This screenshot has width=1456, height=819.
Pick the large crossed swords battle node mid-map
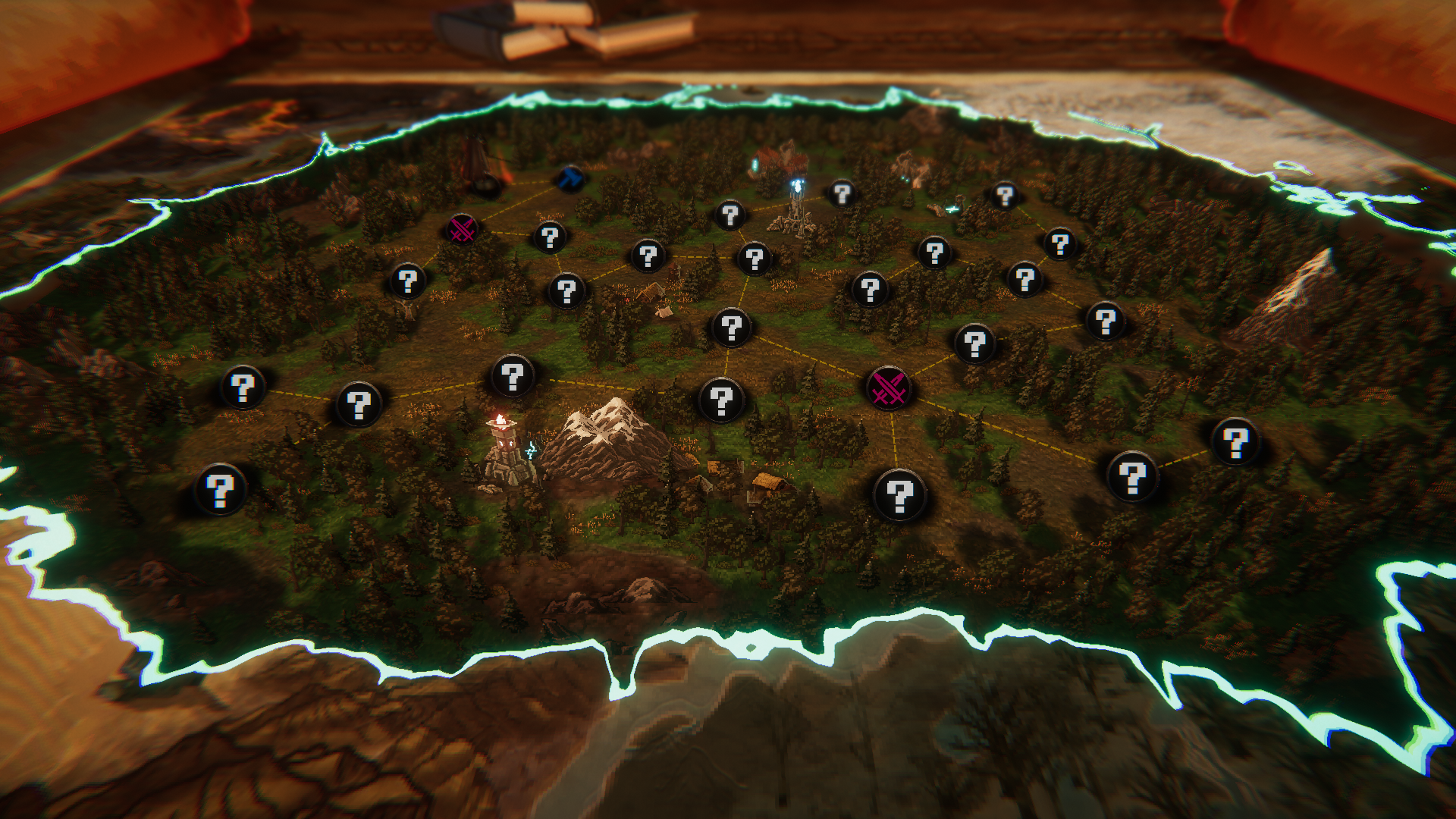click(x=888, y=388)
